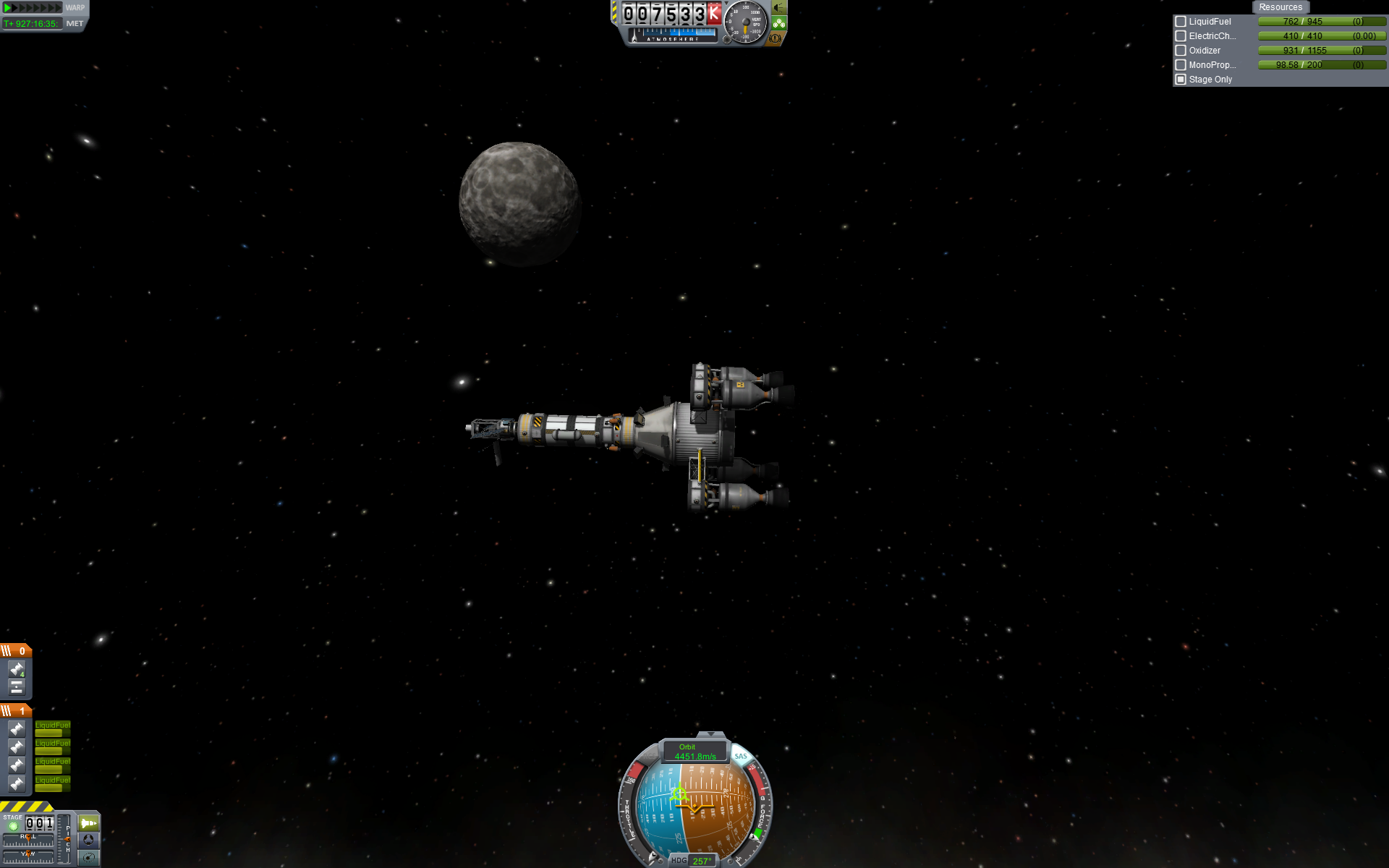Toggle the MonoPropellant resource checkbox

click(x=1181, y=65)
